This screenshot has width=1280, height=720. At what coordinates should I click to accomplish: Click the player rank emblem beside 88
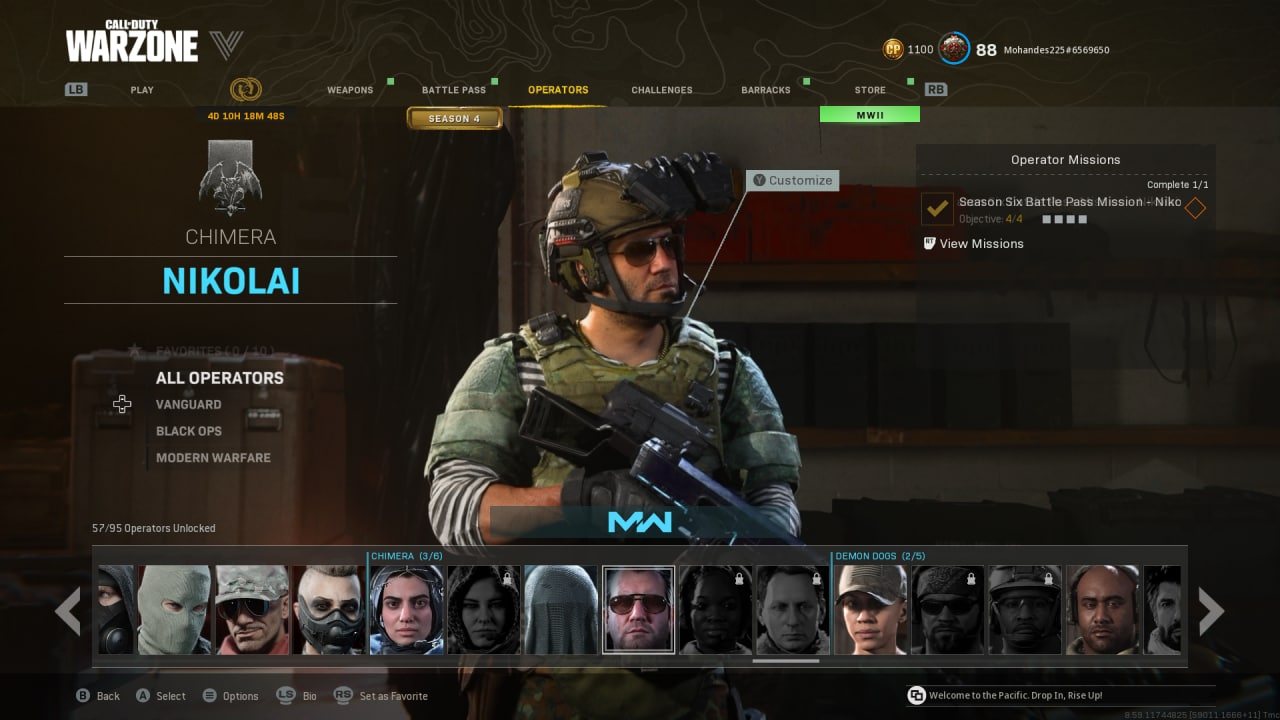tap(953, 48)
